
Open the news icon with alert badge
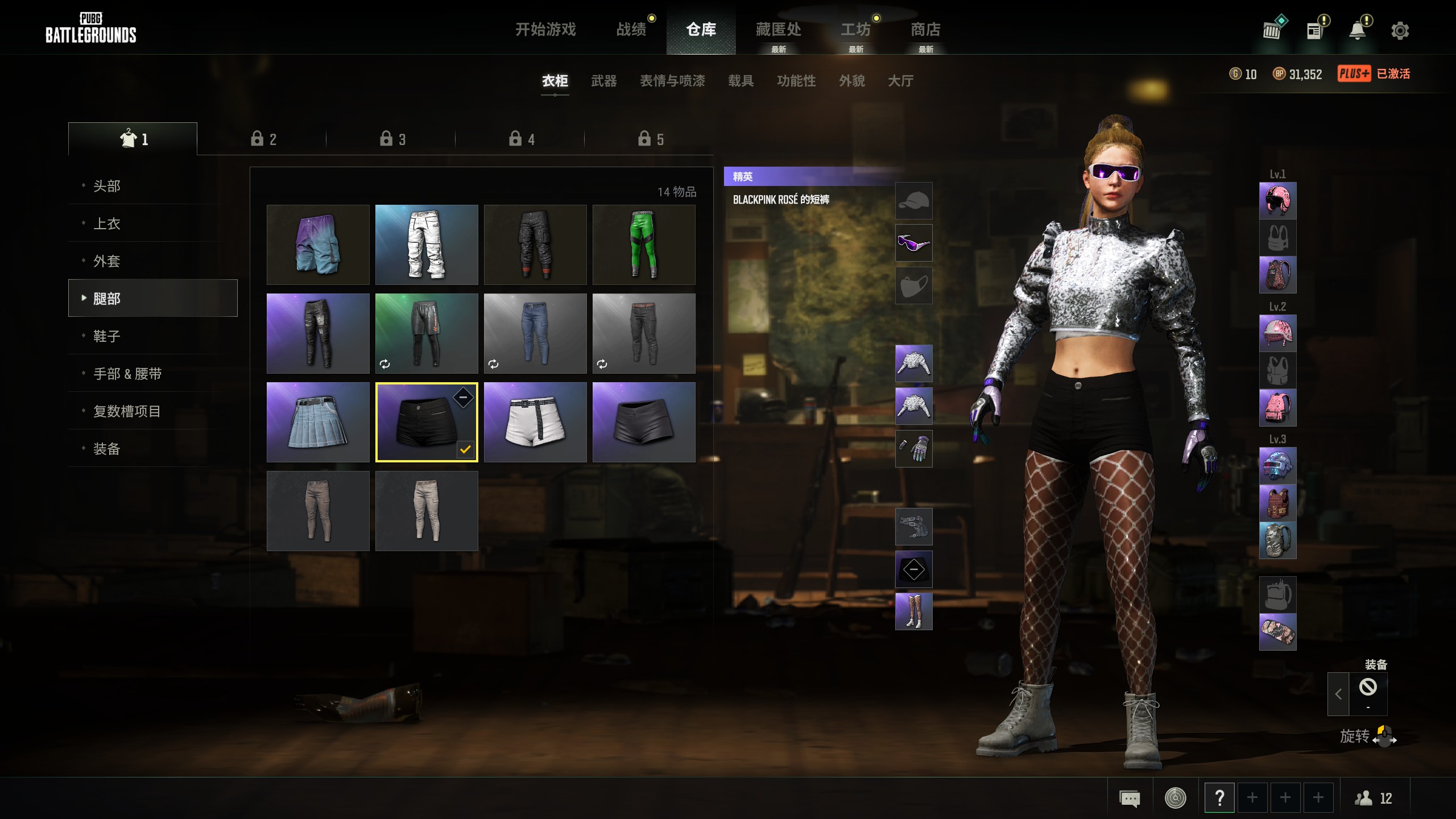(x=1315, y=30)
